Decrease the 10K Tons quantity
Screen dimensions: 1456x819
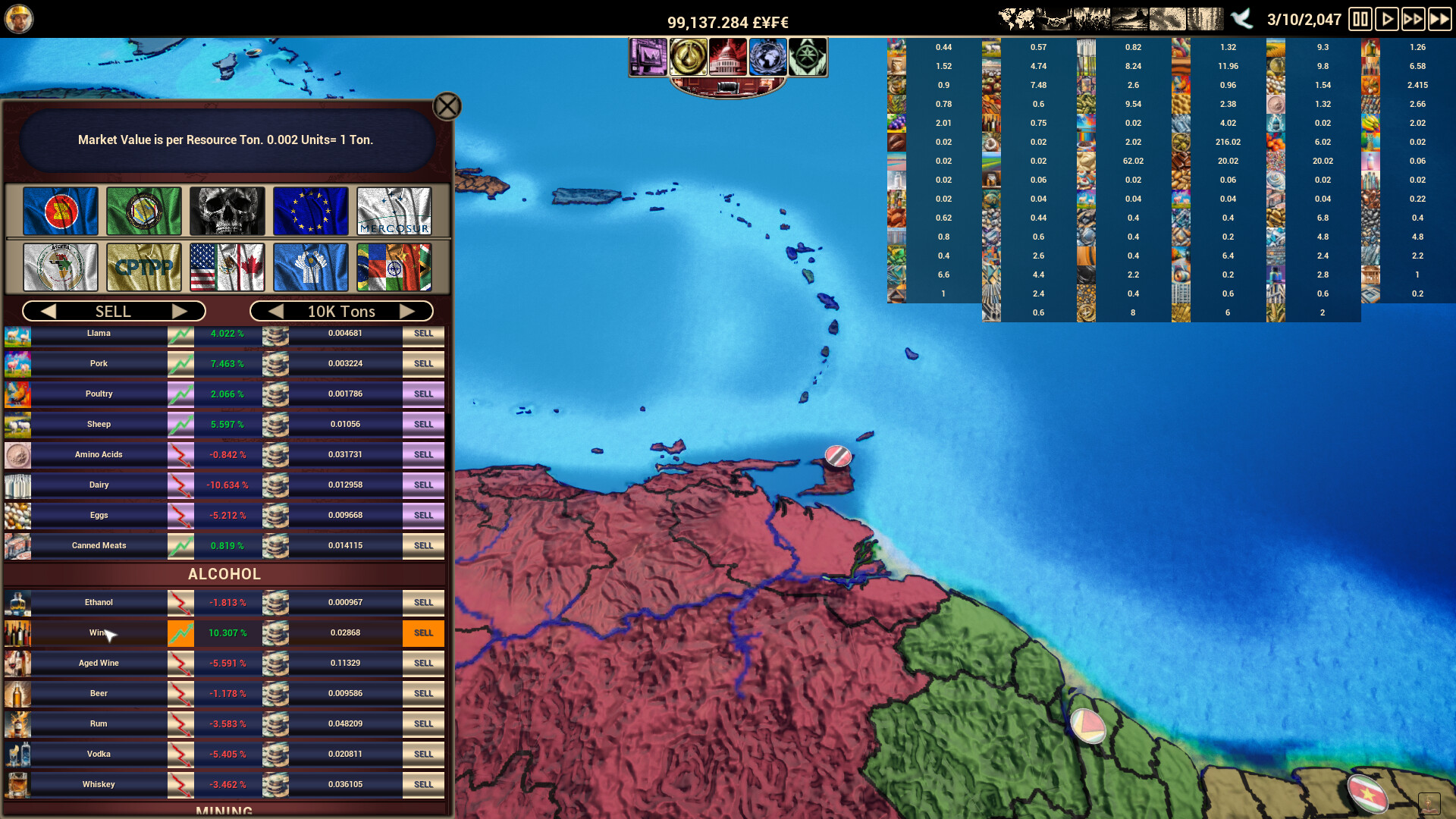(276, 311)
